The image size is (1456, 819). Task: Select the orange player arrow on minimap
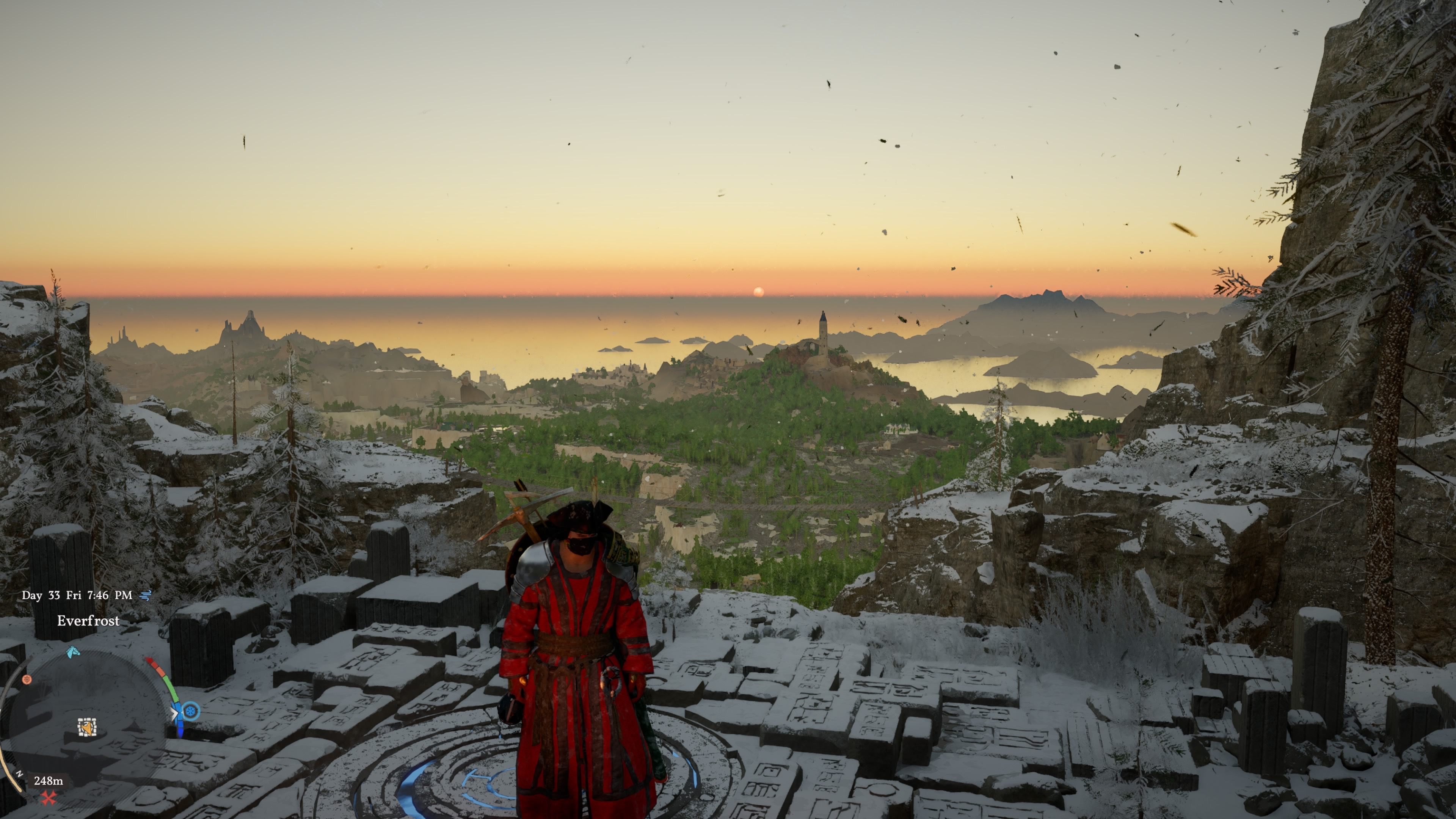click(86, 728)
